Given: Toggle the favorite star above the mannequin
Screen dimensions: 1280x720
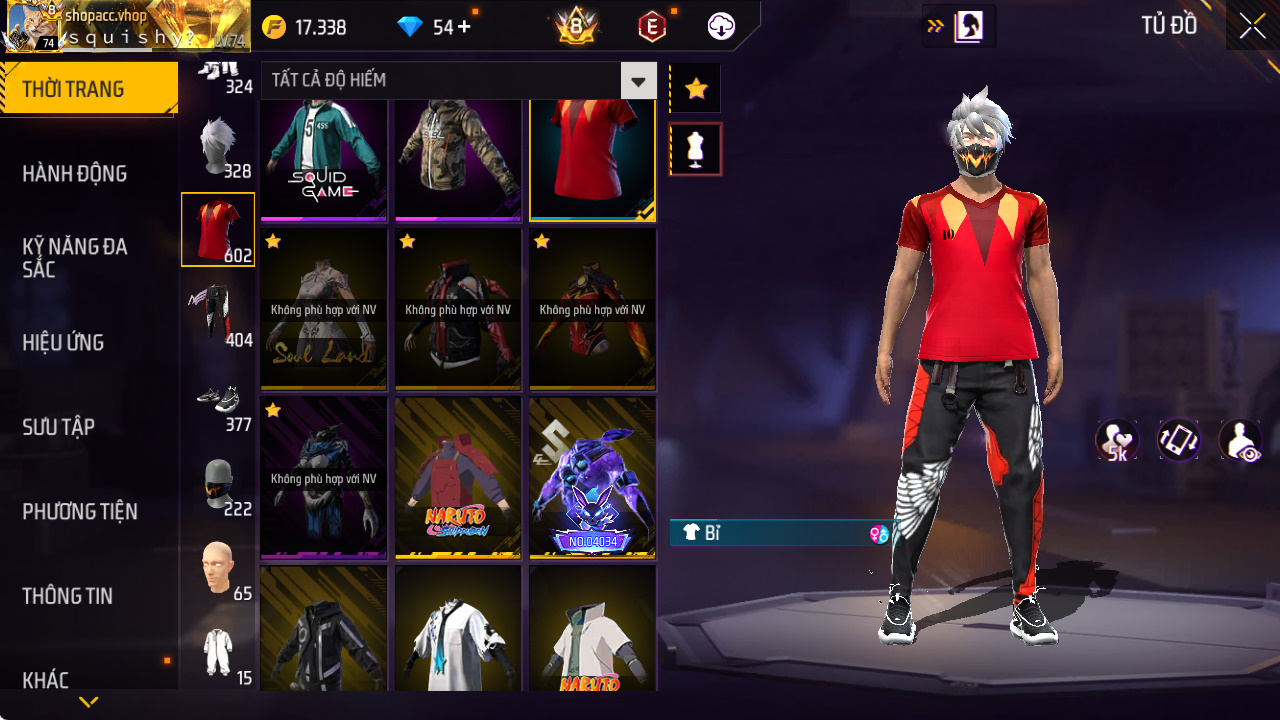Looking at the screenshot, I should [695, 87].
